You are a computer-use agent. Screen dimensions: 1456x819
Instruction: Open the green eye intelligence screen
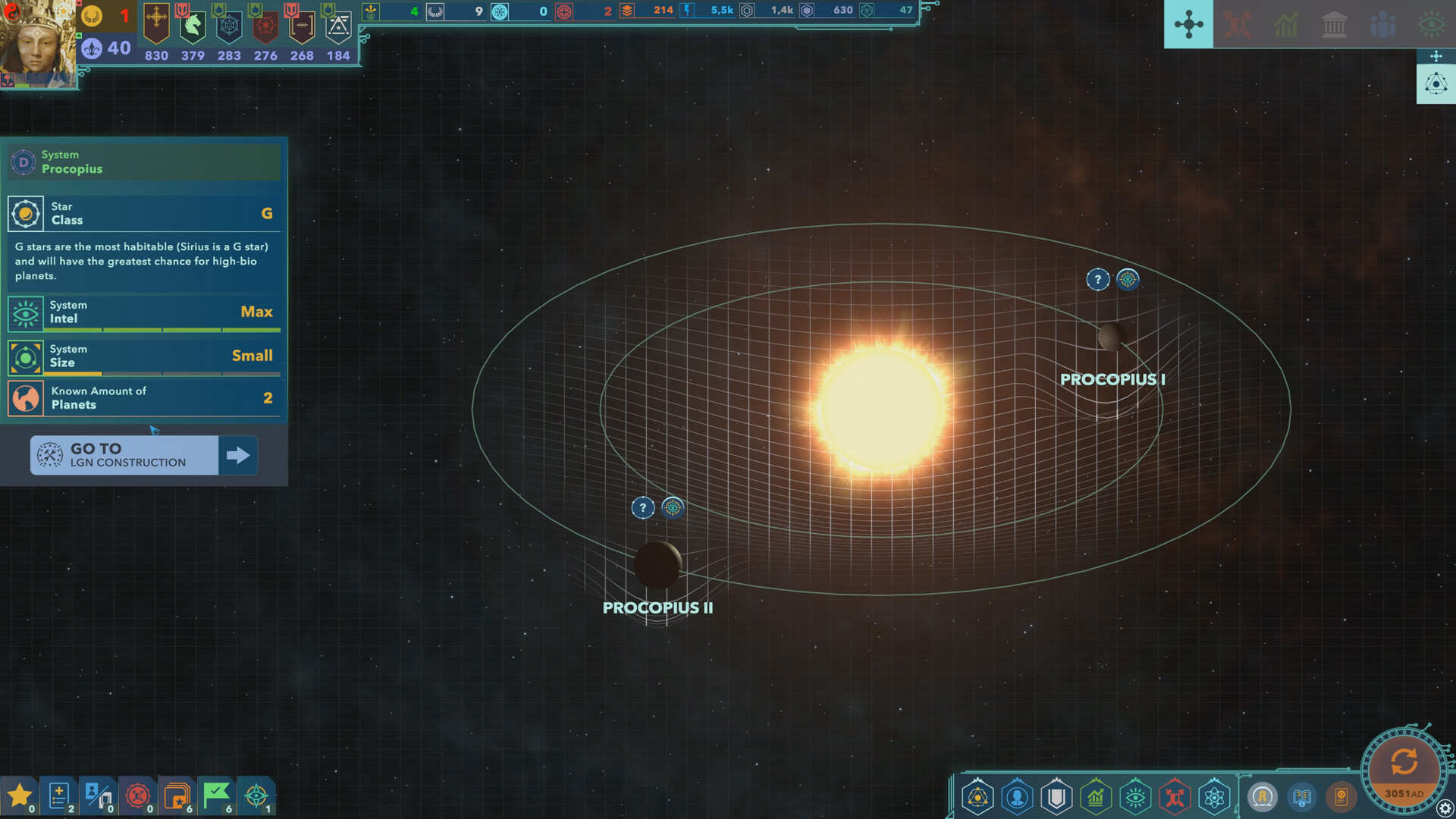point(1135,798)
